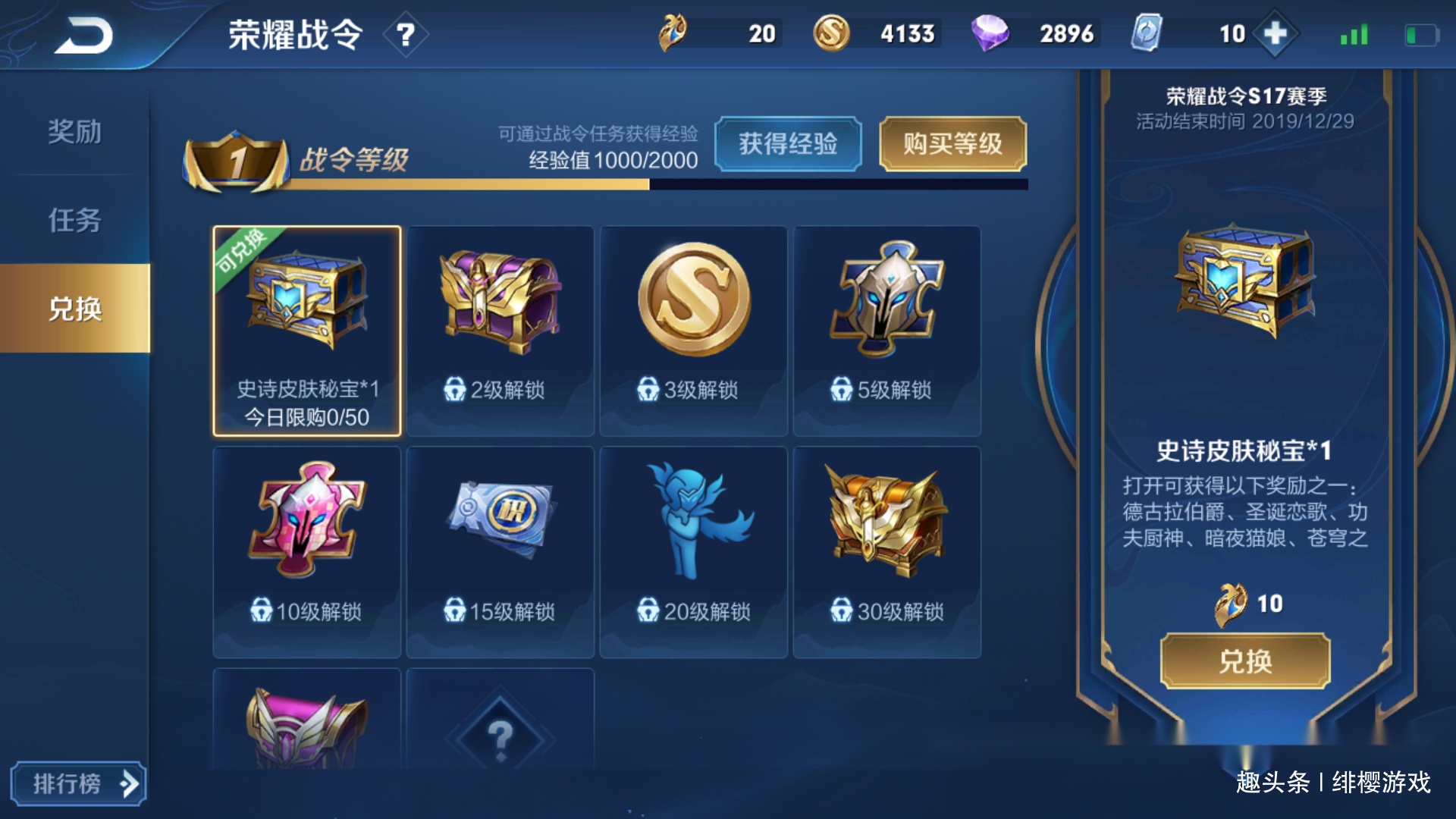Click the 购买等级 button

pyautogui.click(x=952, y=144)
